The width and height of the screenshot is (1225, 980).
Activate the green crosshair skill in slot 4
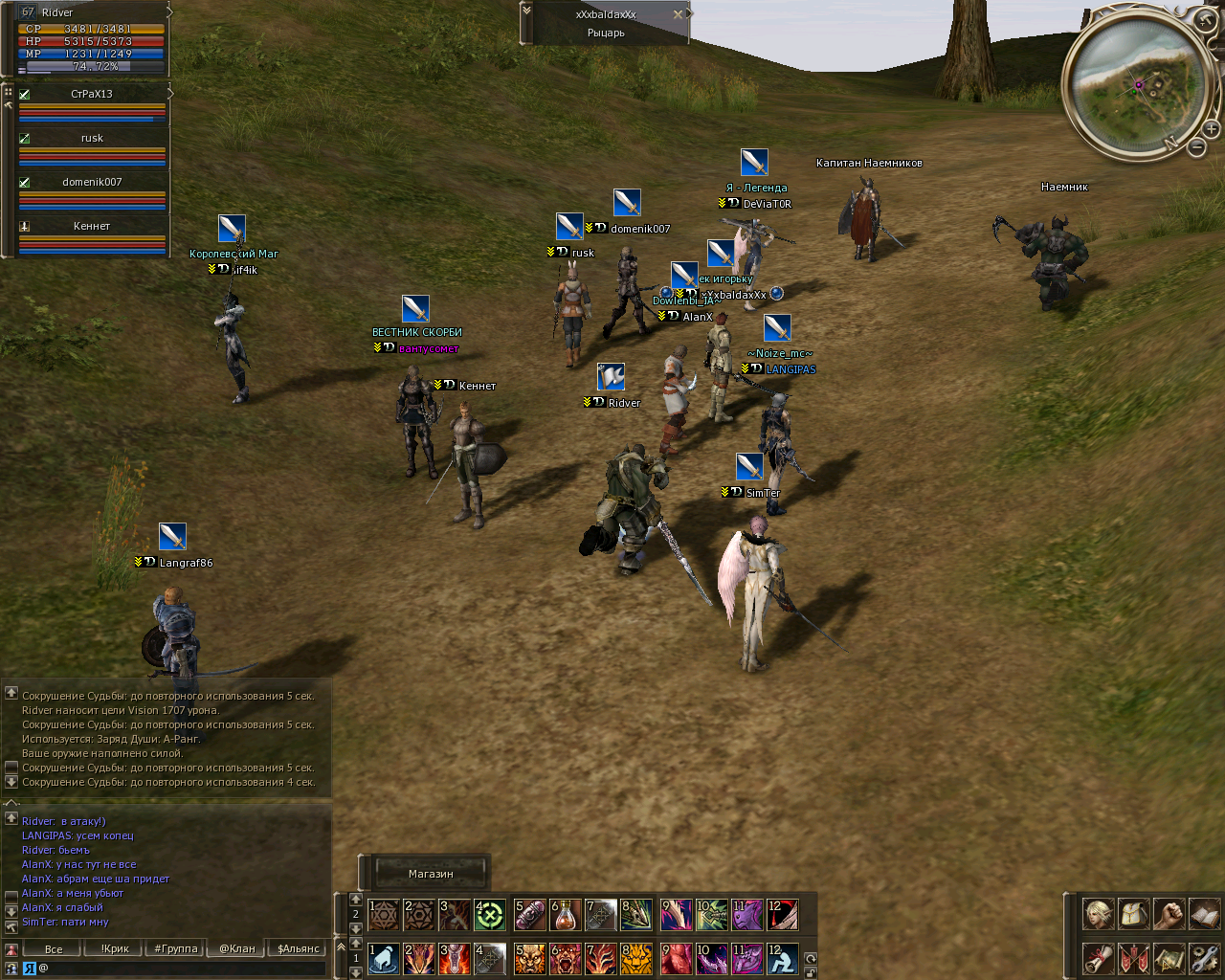tap(490, 915)
